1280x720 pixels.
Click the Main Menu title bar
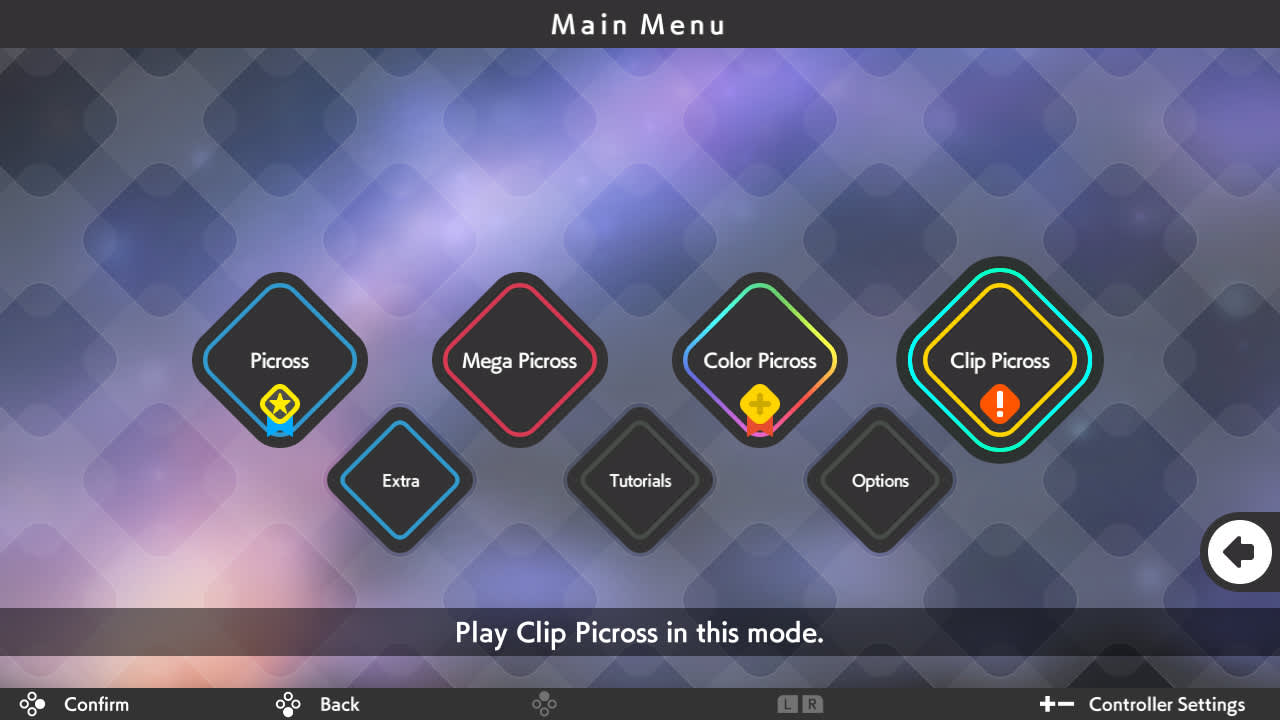coord(639,24)
